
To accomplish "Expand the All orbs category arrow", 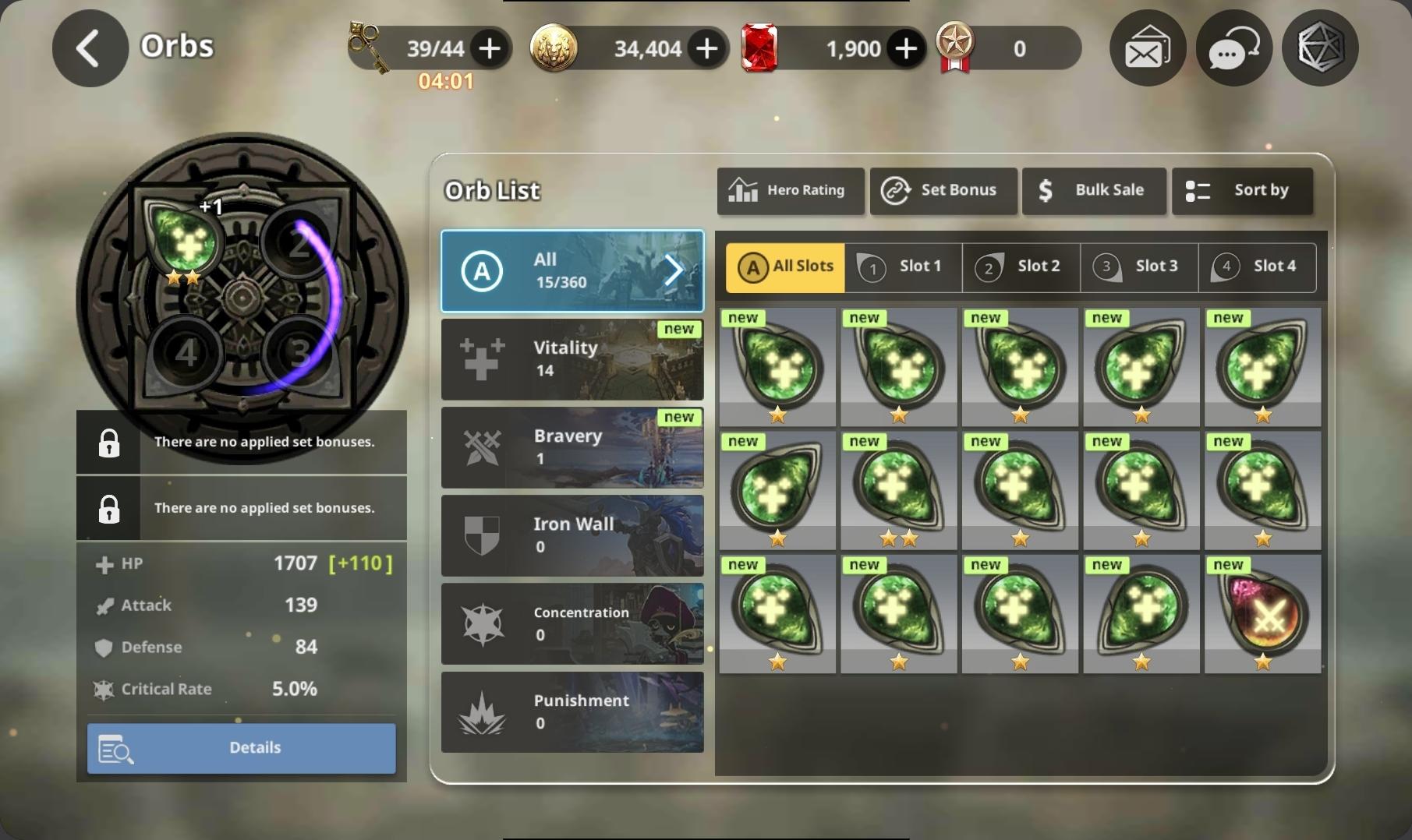I will click(x=672, y=270).
